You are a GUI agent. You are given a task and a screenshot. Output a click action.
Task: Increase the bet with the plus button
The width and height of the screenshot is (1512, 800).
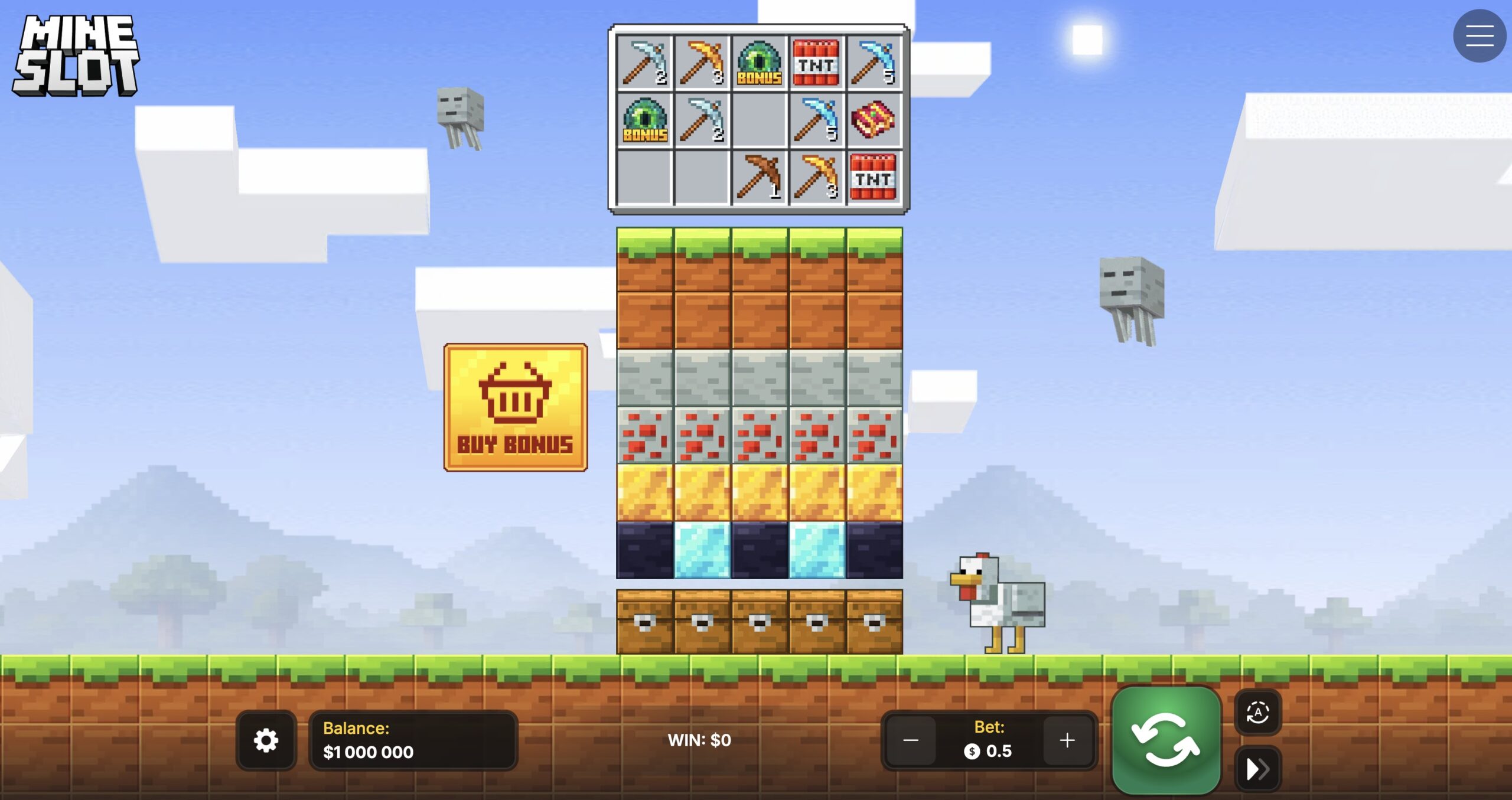pos(1066,740)
